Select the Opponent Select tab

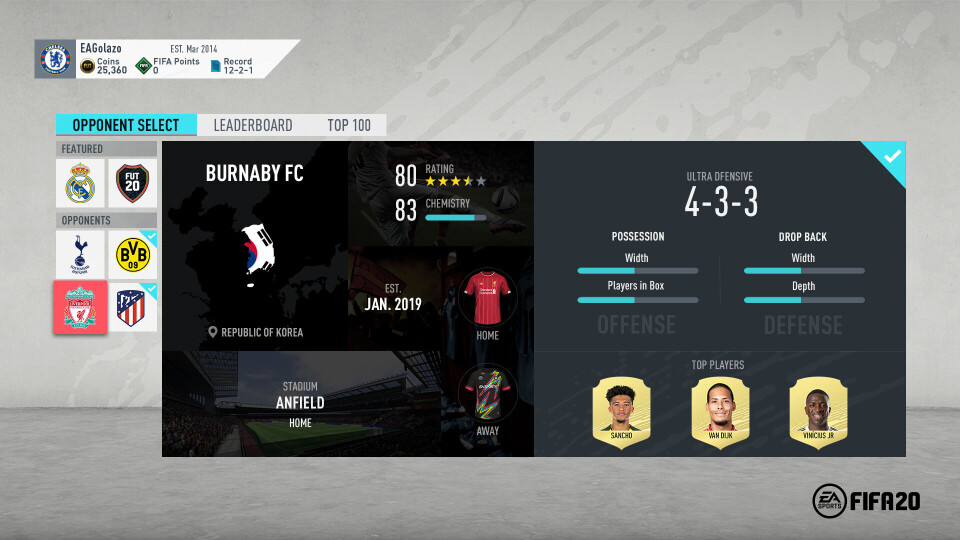click(x=126, y=125)
